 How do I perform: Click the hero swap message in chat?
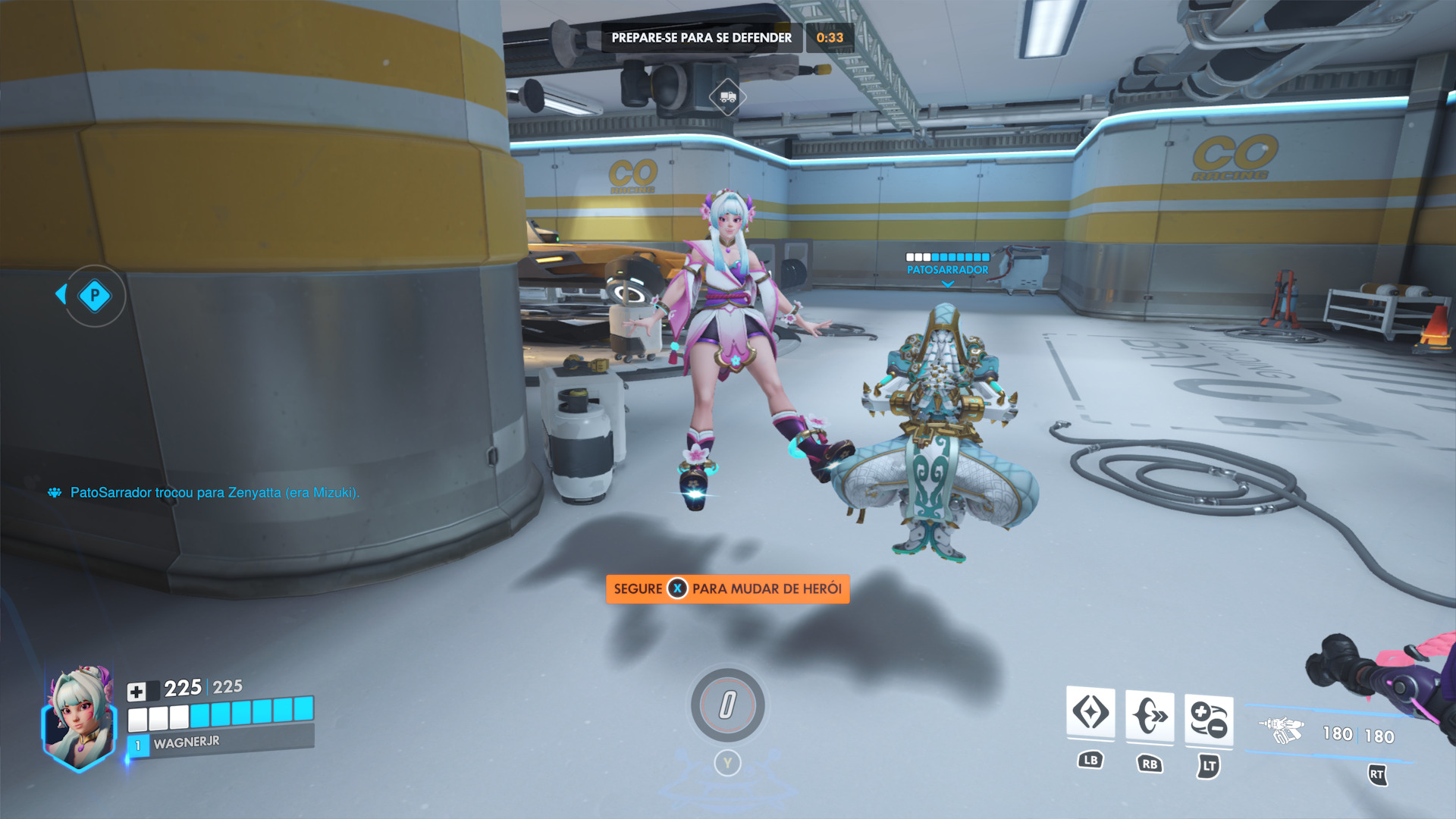tap(215, 492)
